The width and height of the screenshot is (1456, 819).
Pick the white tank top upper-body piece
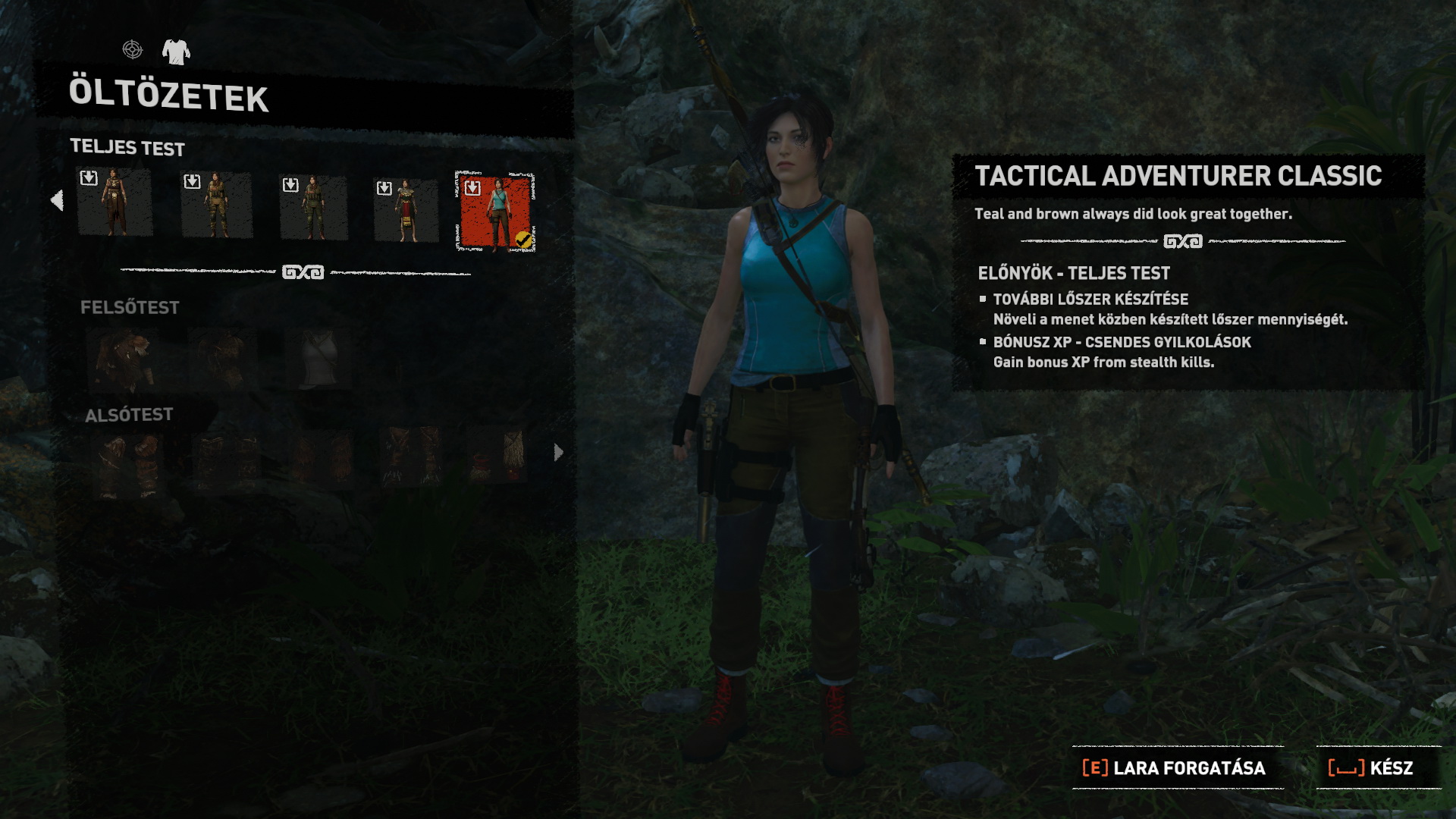pyautogui.click(x=317, y=358)
